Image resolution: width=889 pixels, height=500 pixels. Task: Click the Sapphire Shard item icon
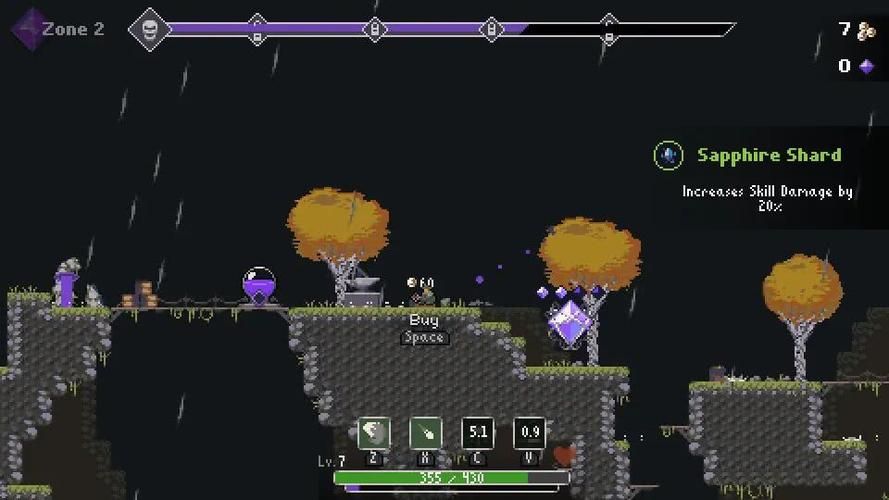tap(668, 156)
